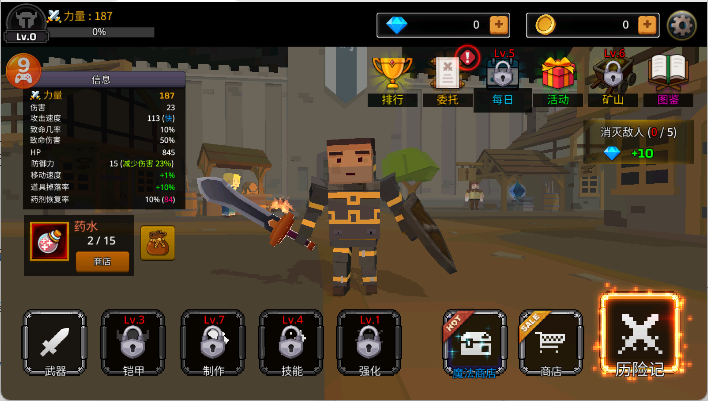Open the yellow loot bag icon

tap(157, 243)
